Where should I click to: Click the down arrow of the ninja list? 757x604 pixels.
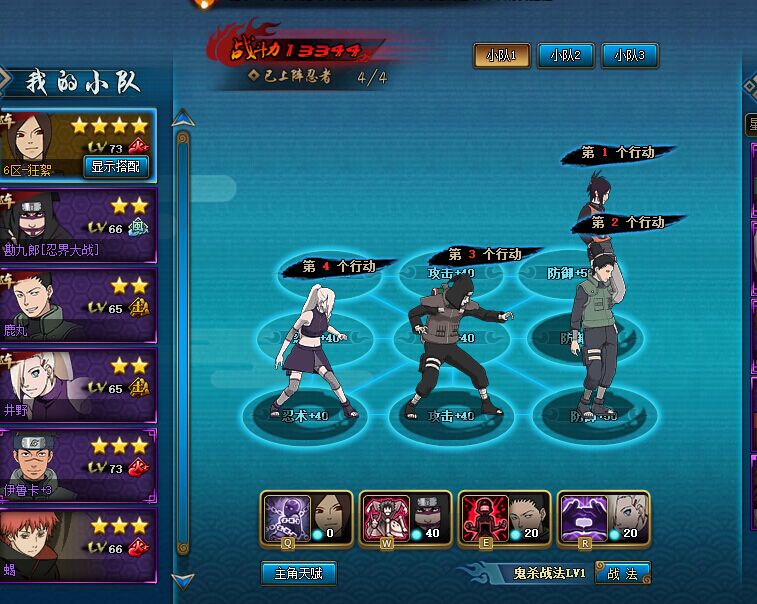[x=181, y=579]
